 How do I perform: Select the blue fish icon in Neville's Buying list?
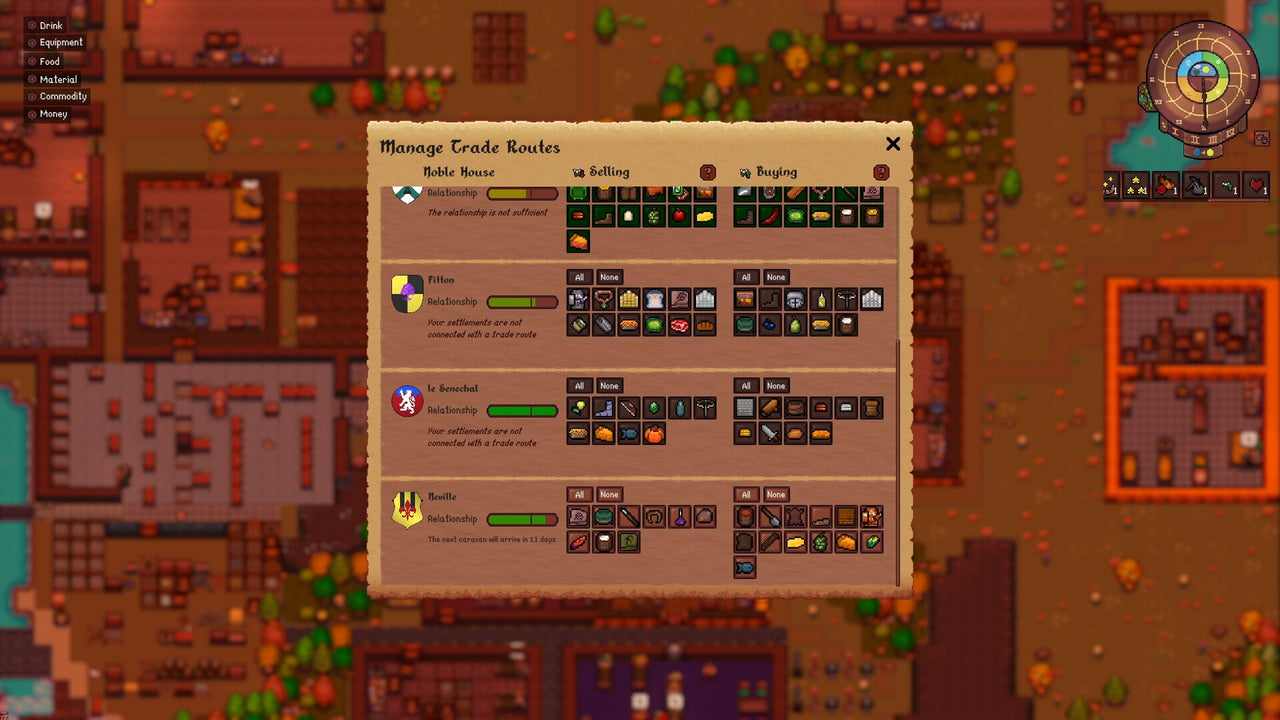pyautogui.click(x=746, y=566)
